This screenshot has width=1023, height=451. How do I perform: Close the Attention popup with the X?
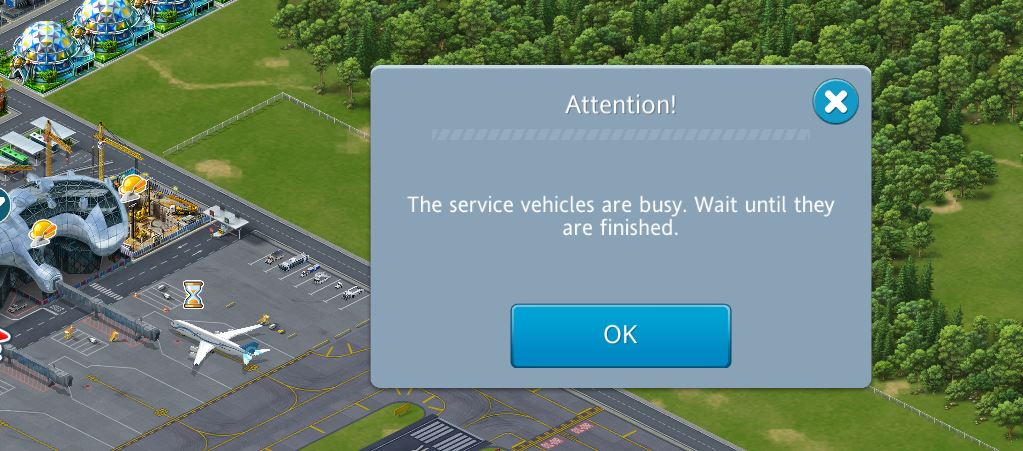click(x=835, y=101)
